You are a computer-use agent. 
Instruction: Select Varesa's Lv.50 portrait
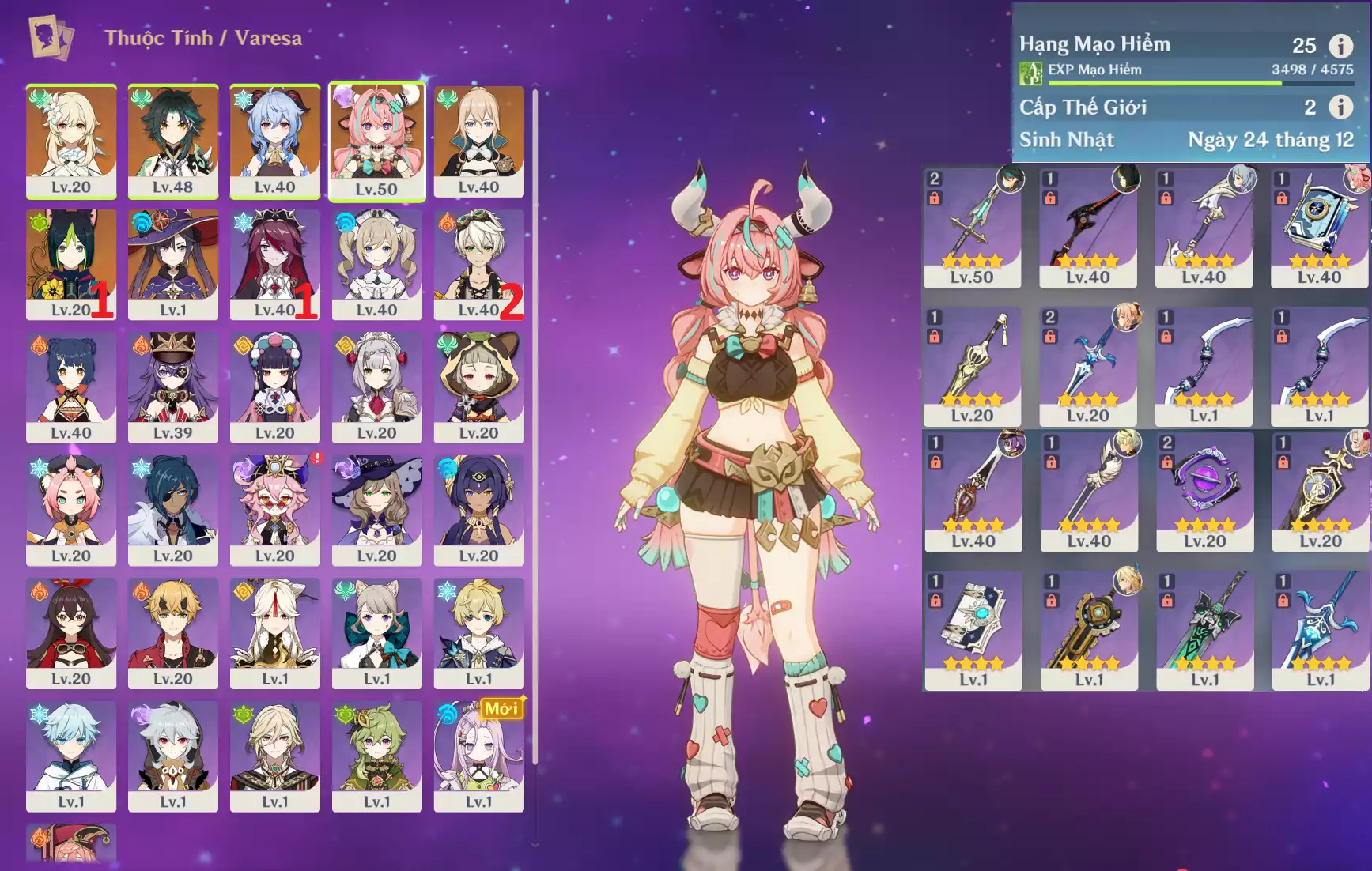(x=376, y=141)
